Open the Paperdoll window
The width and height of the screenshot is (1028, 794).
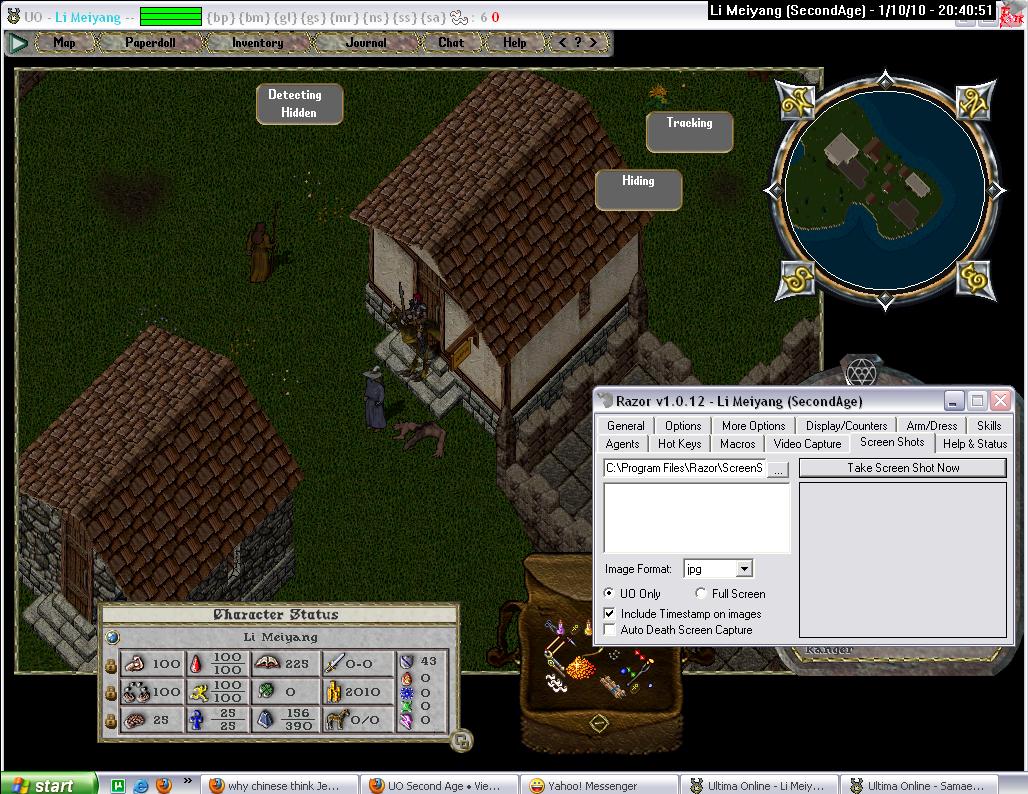[150, 43]
